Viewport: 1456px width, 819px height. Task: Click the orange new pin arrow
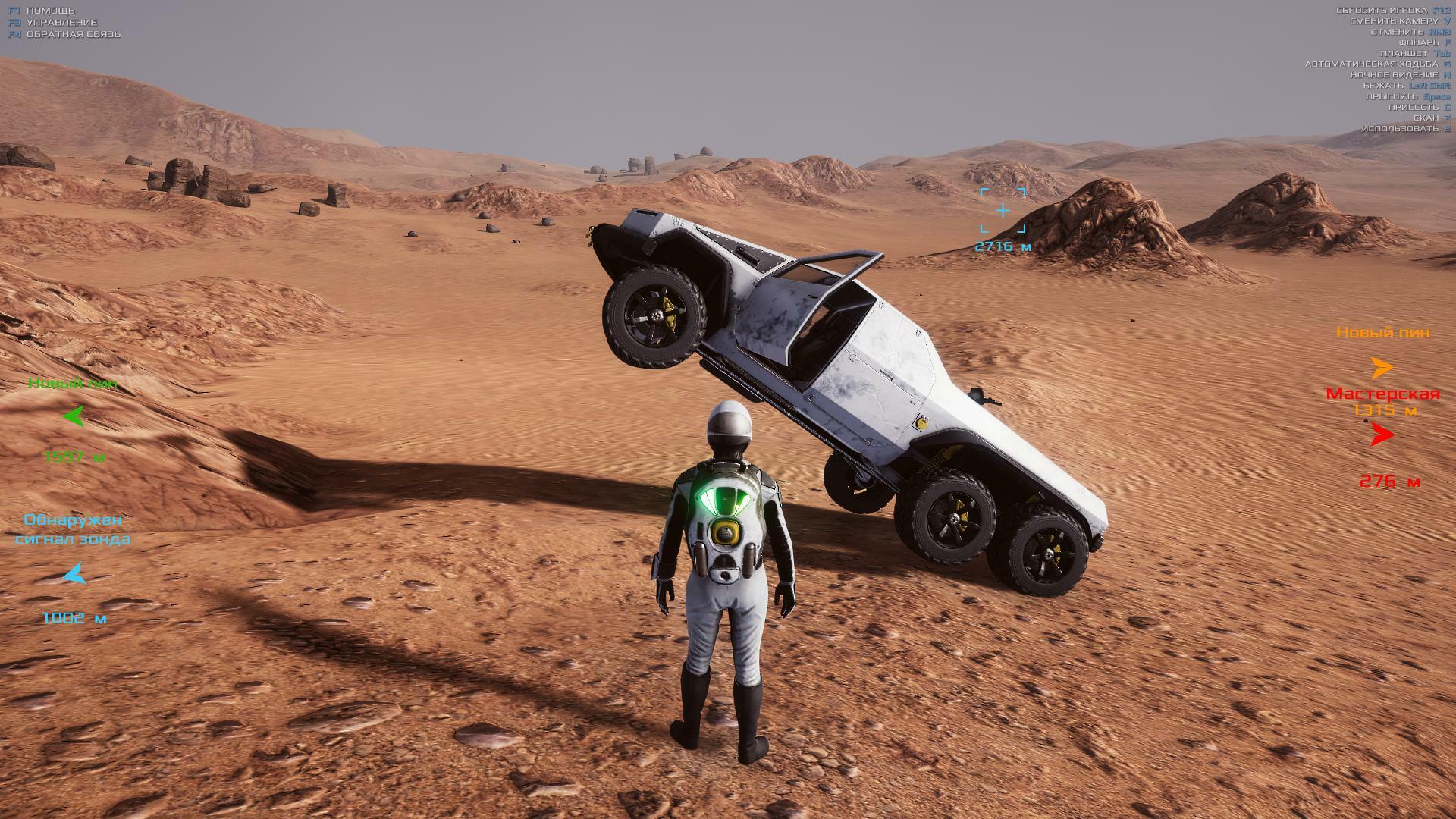pos(1382,368)
